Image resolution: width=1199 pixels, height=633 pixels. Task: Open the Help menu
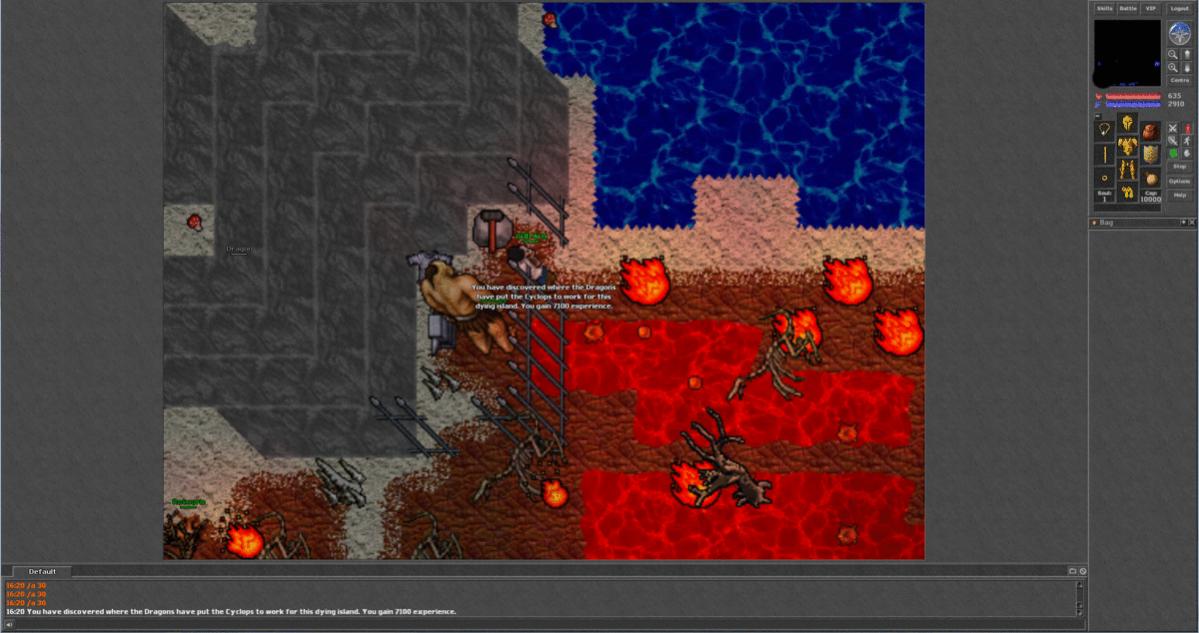click(x=1179, y=195)
